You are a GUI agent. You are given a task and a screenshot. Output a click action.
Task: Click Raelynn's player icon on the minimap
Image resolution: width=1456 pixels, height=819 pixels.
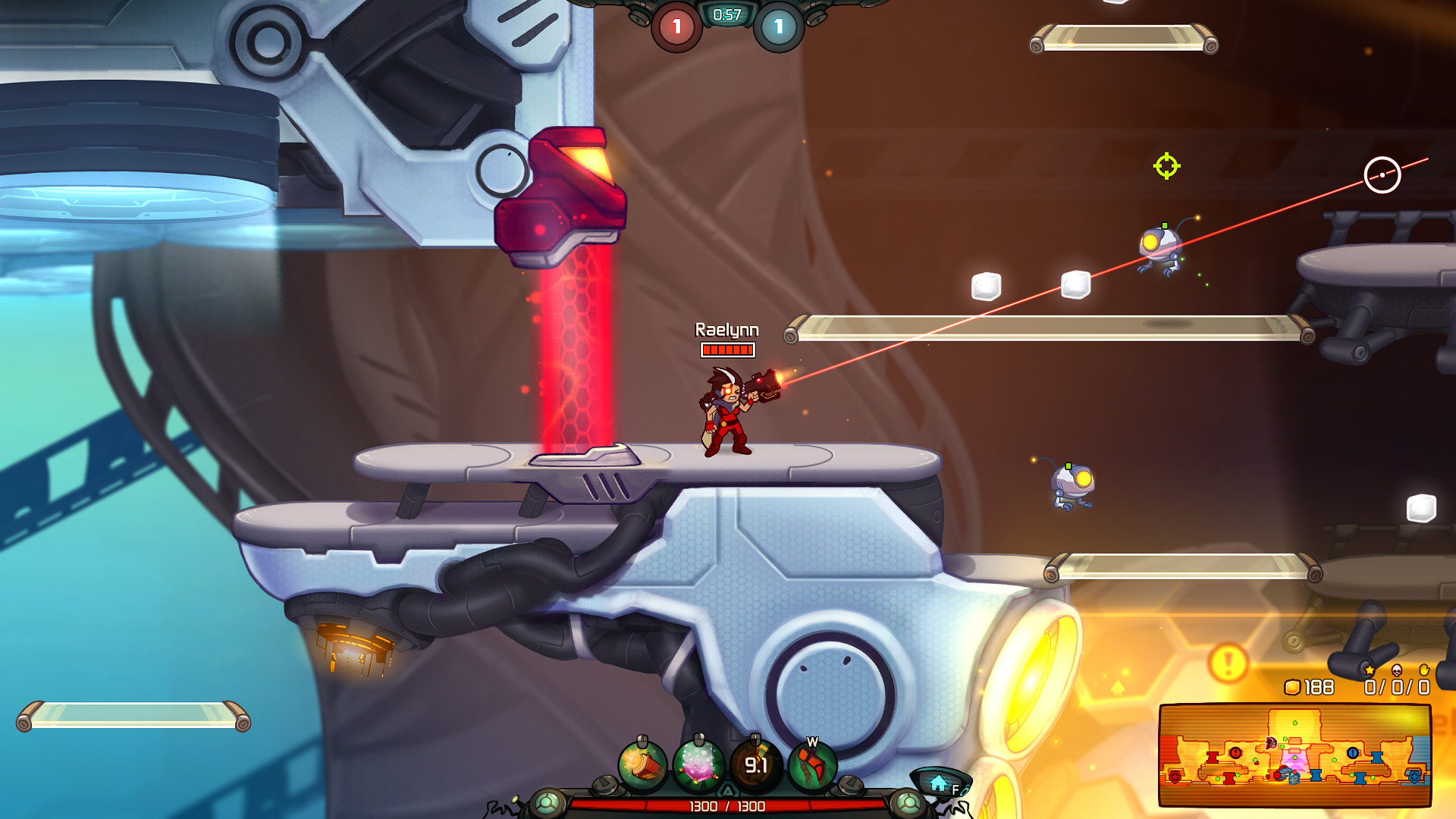(x=1272, y=743)
